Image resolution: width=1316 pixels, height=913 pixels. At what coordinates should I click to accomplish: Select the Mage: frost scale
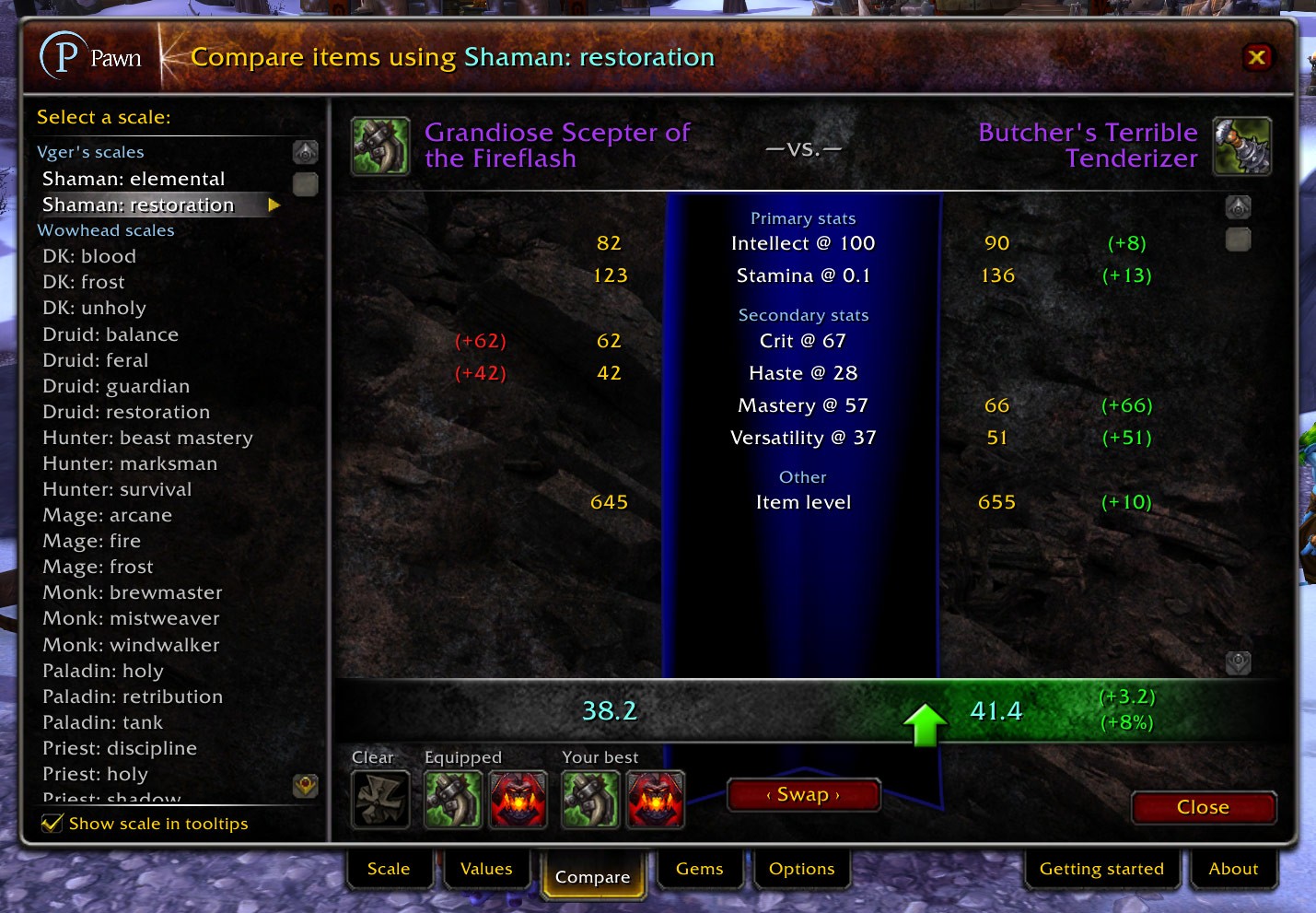(98, 567)
